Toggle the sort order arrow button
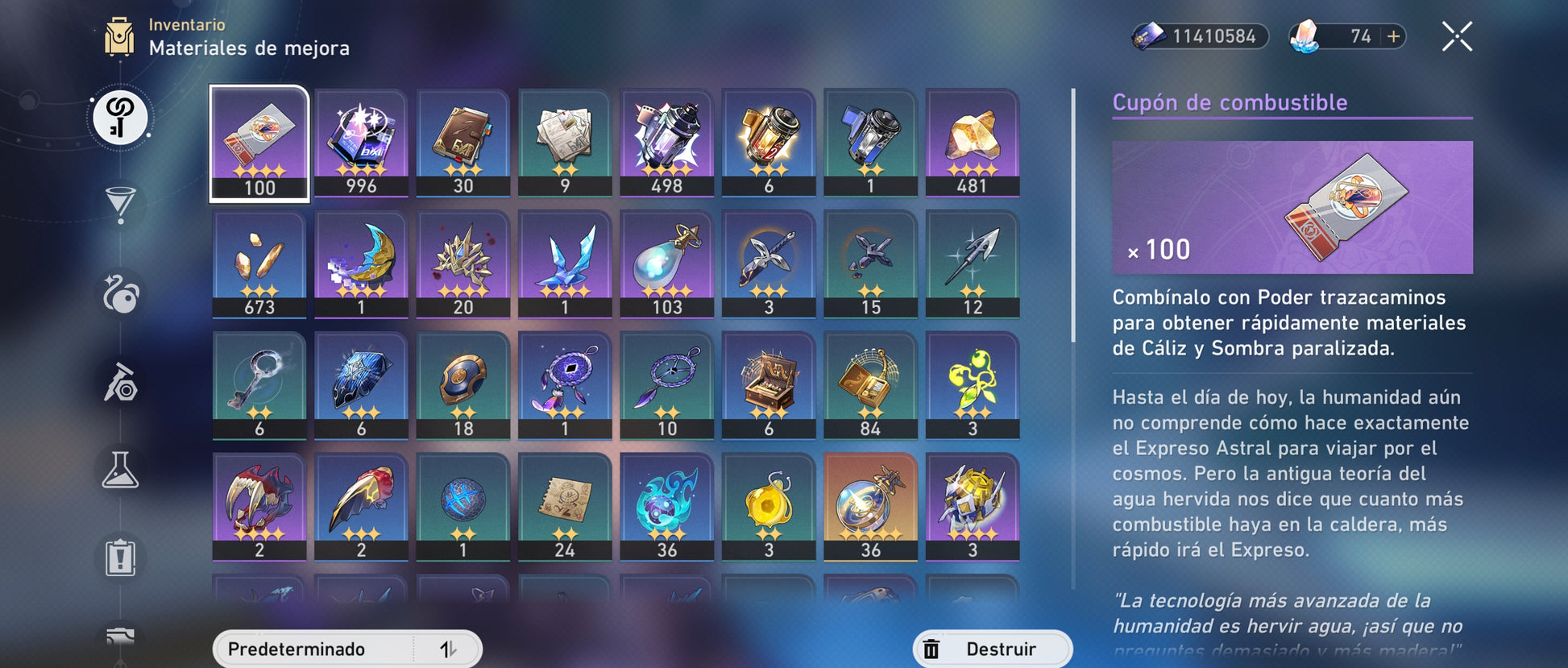The height and width of the screenshot is (668, 1568). (448, 649)
